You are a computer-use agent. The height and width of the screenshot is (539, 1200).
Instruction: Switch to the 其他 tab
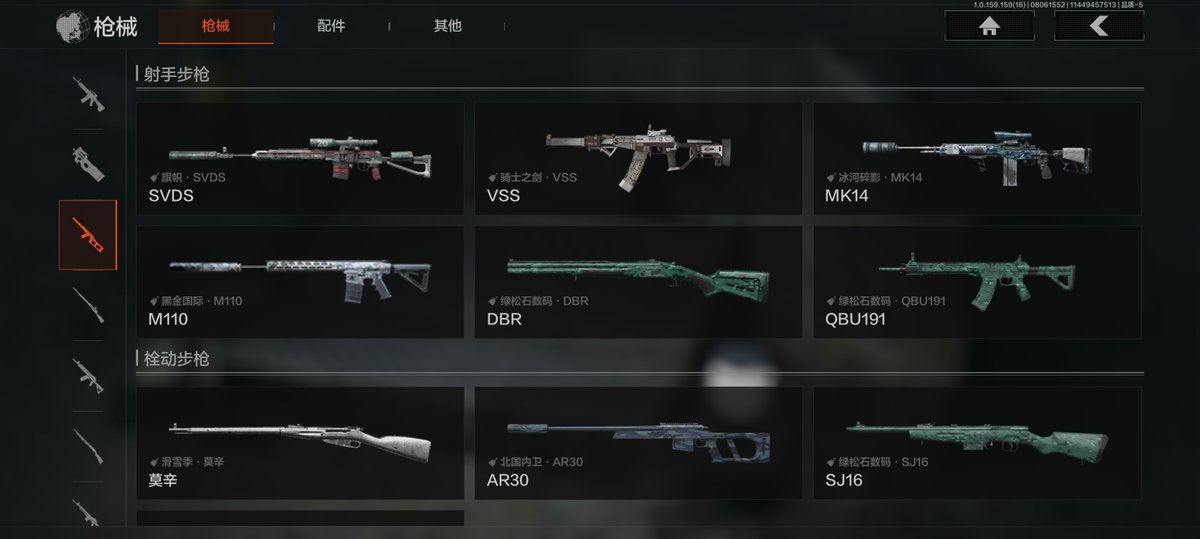tap(447, 27)
